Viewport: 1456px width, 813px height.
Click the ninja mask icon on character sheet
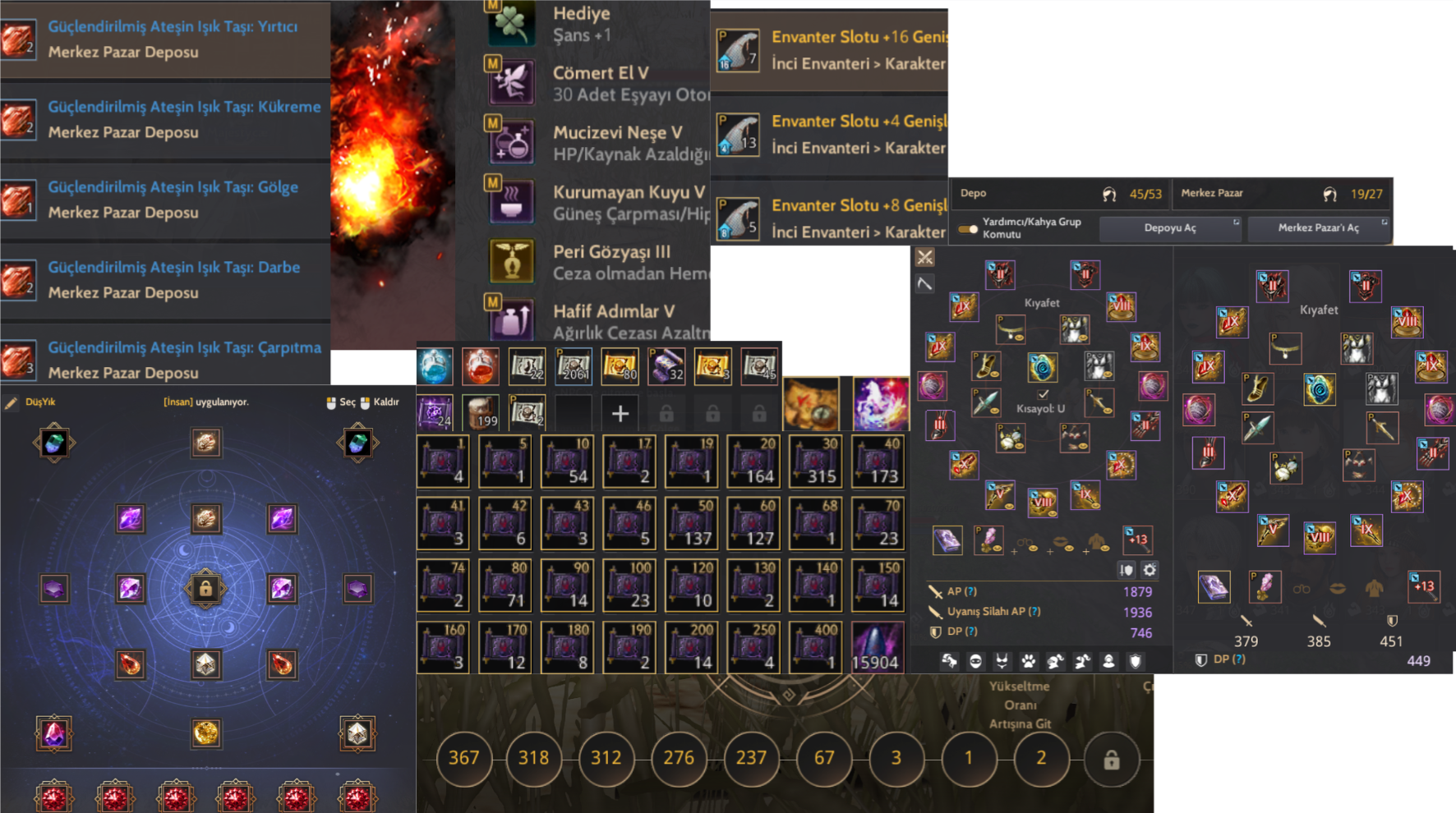(x=975, y=660)
